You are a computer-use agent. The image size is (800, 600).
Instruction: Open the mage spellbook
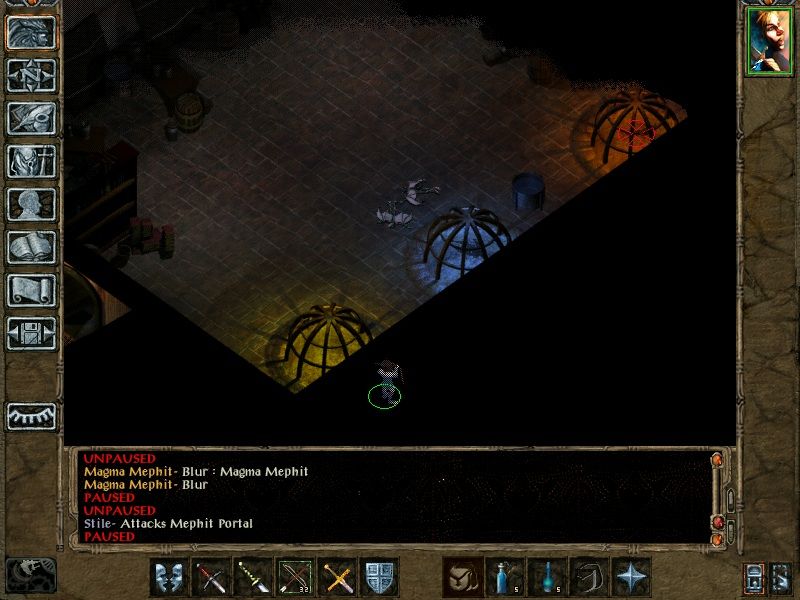coord(31,247)
